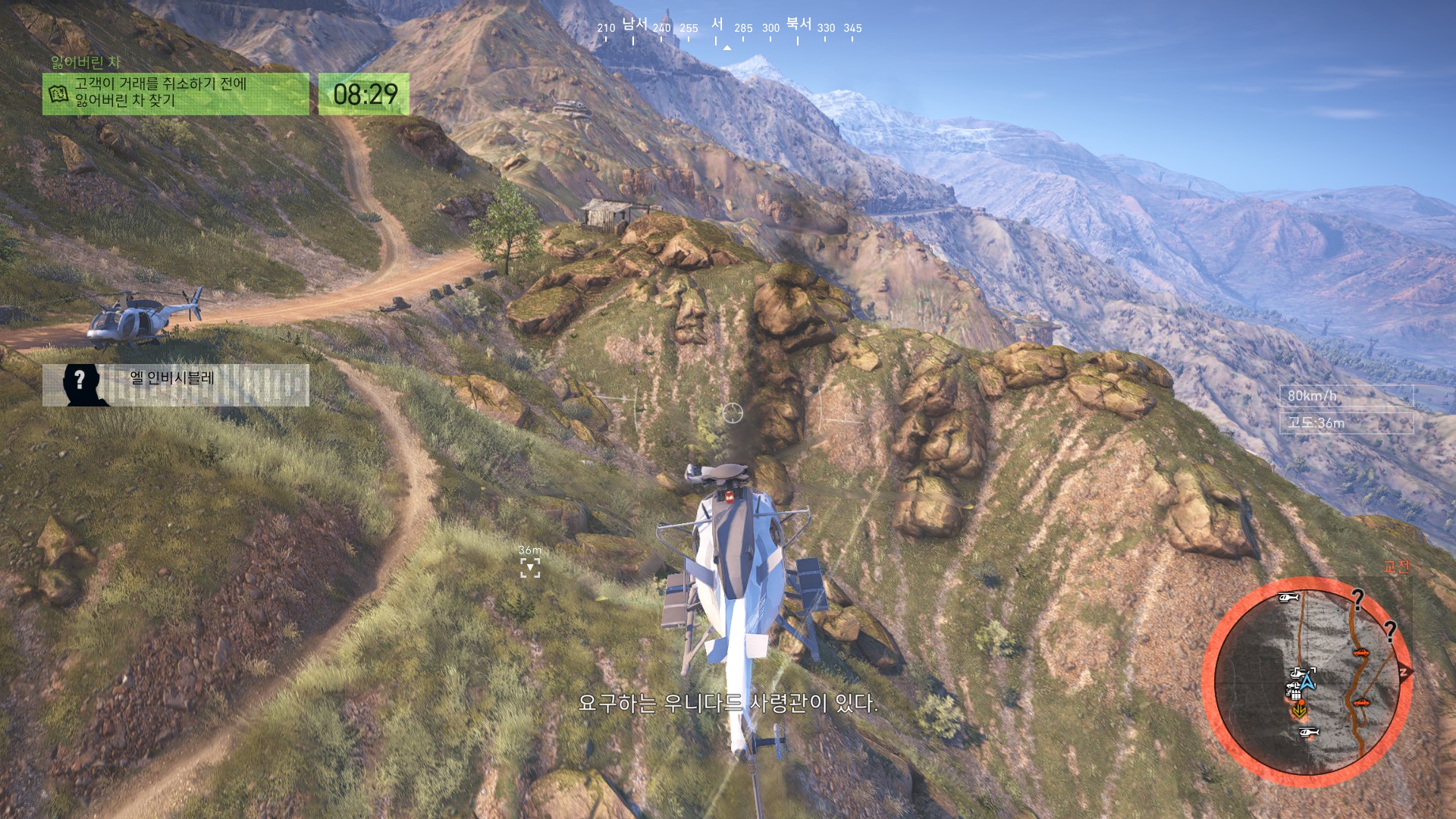The width and height of the screenshot is (1456, 819).
Task: Click the compass heading bar
Action: (x=728, y=30)
